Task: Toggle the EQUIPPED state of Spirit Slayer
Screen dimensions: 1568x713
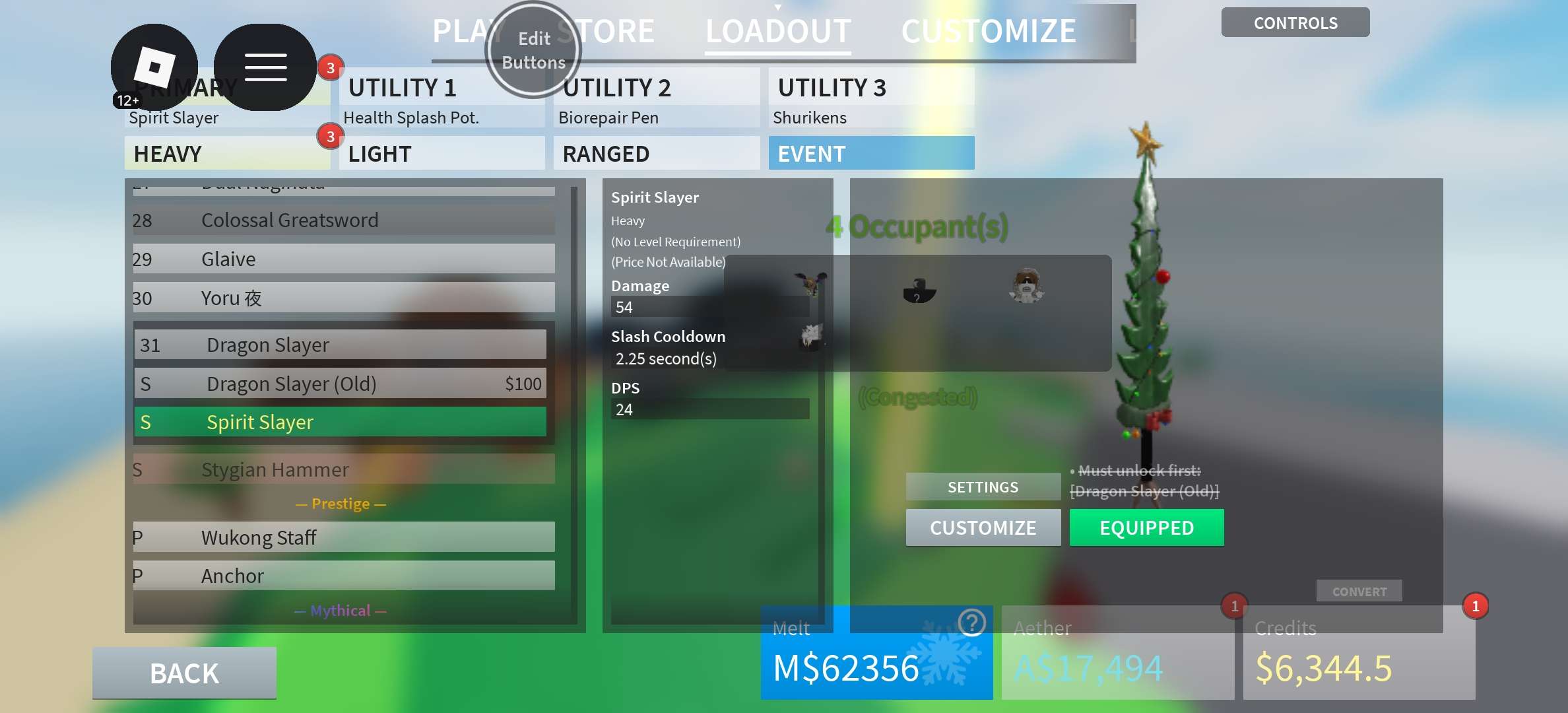Action: point(1146,527)
